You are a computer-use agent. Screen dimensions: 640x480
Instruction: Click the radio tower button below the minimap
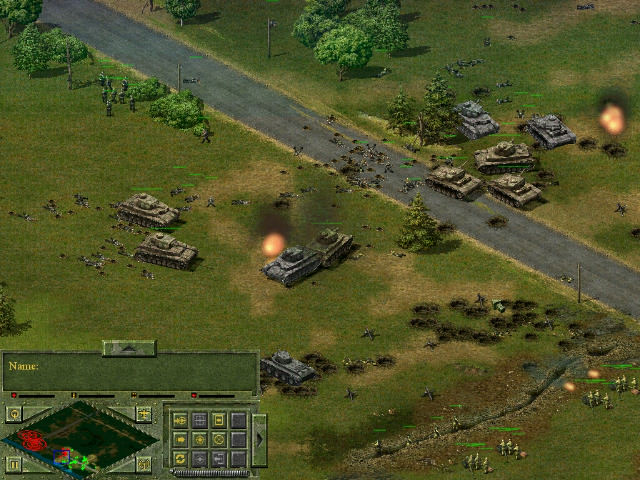point(144,464)
